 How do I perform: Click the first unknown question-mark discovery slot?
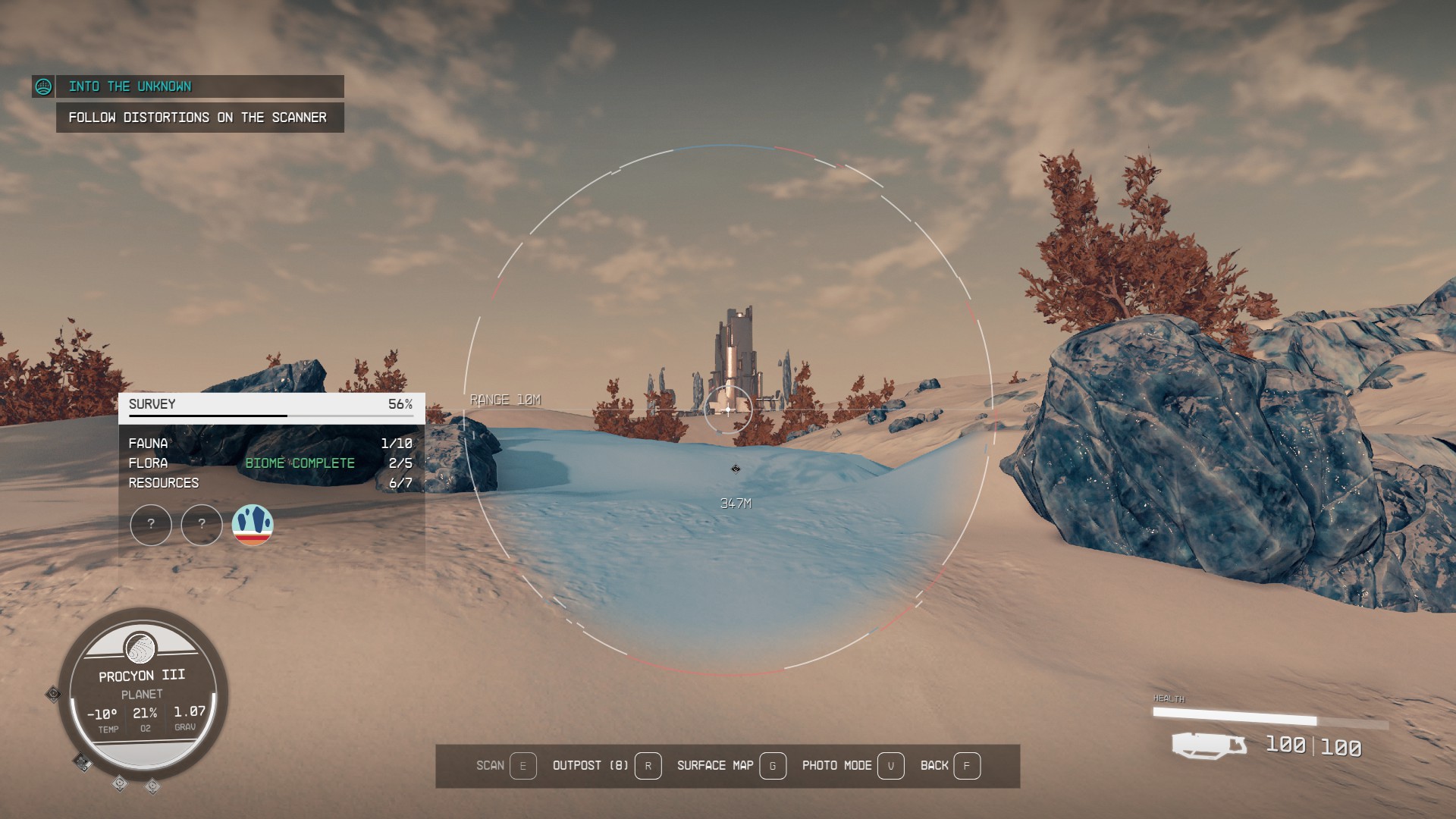click(x=151, y=525)
